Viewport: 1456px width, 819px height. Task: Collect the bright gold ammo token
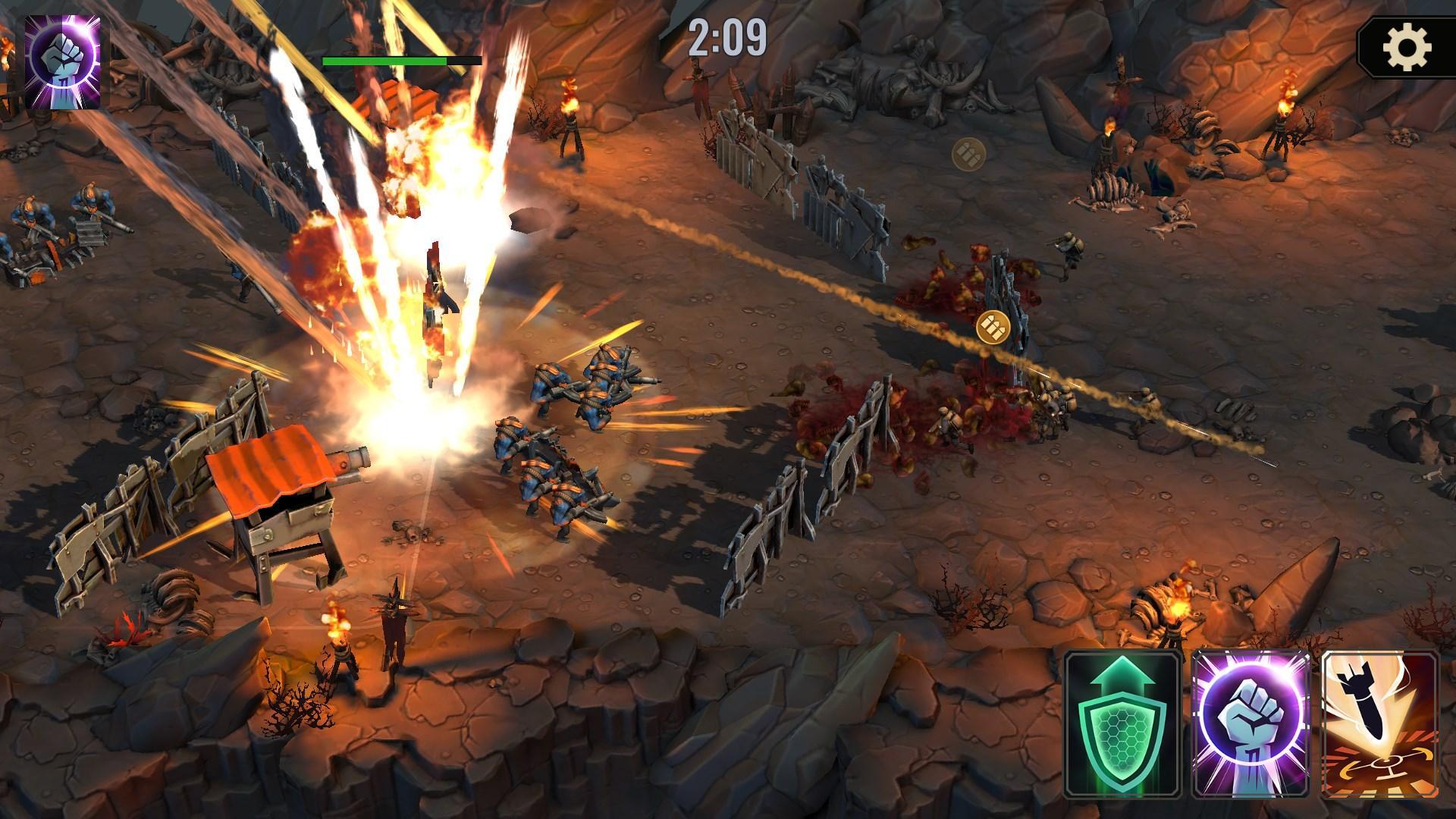coord(993,326)
